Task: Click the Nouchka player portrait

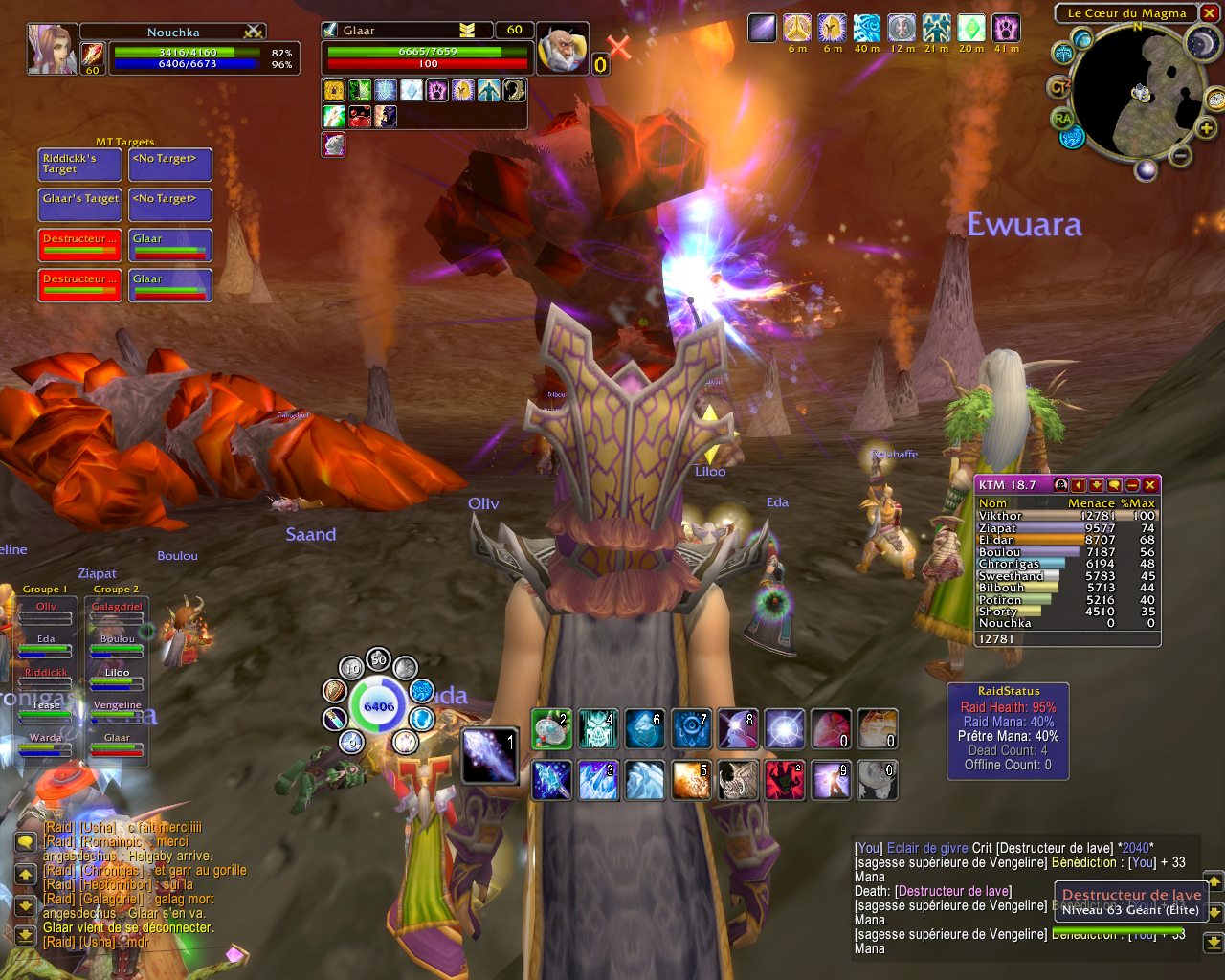Action: click(x=51, y=48)
